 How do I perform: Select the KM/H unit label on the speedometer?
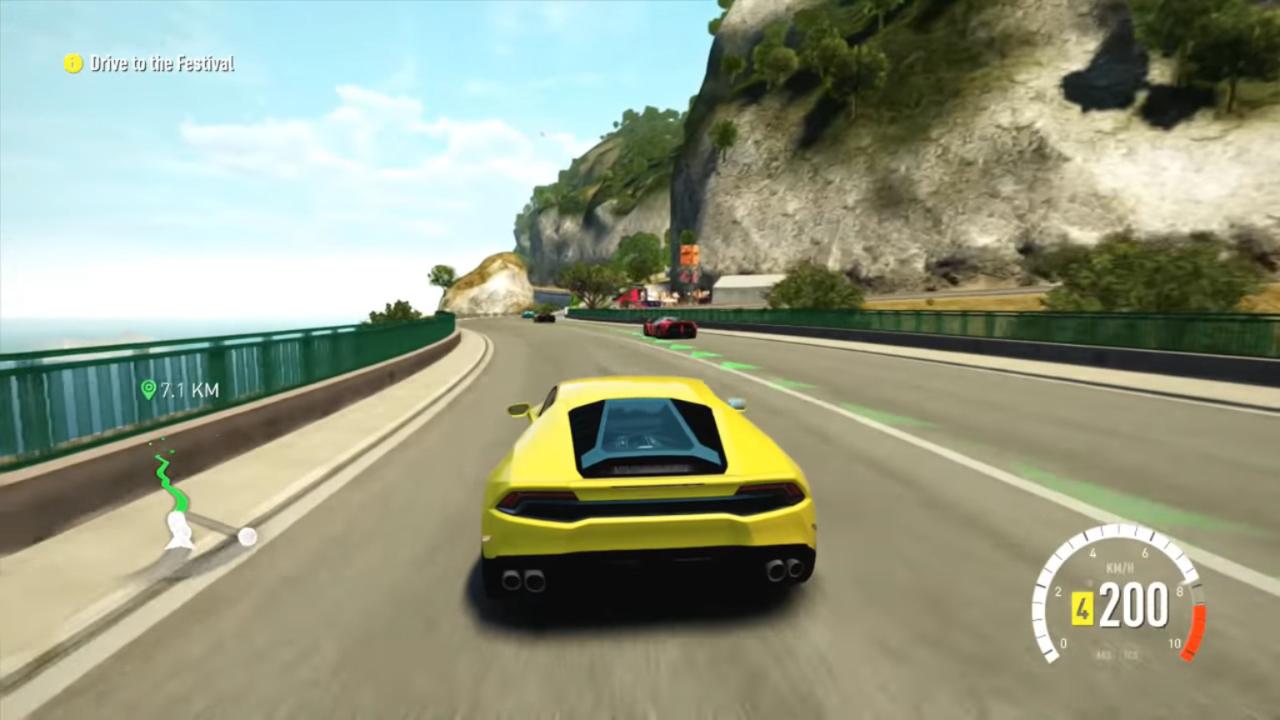[1120, 567]
